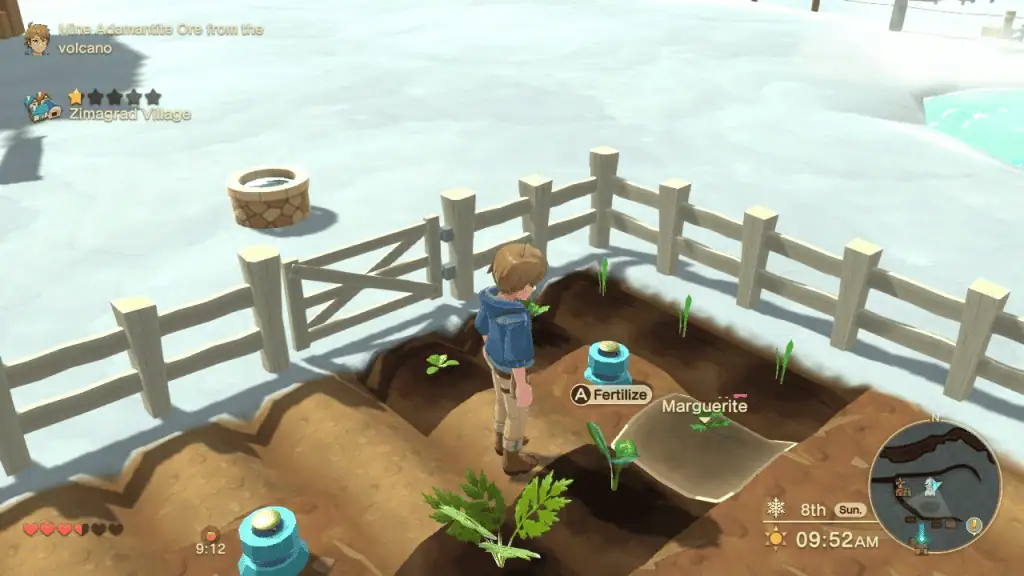
Task: Select the Sun. weekday badge
Action: pos(850,509)
